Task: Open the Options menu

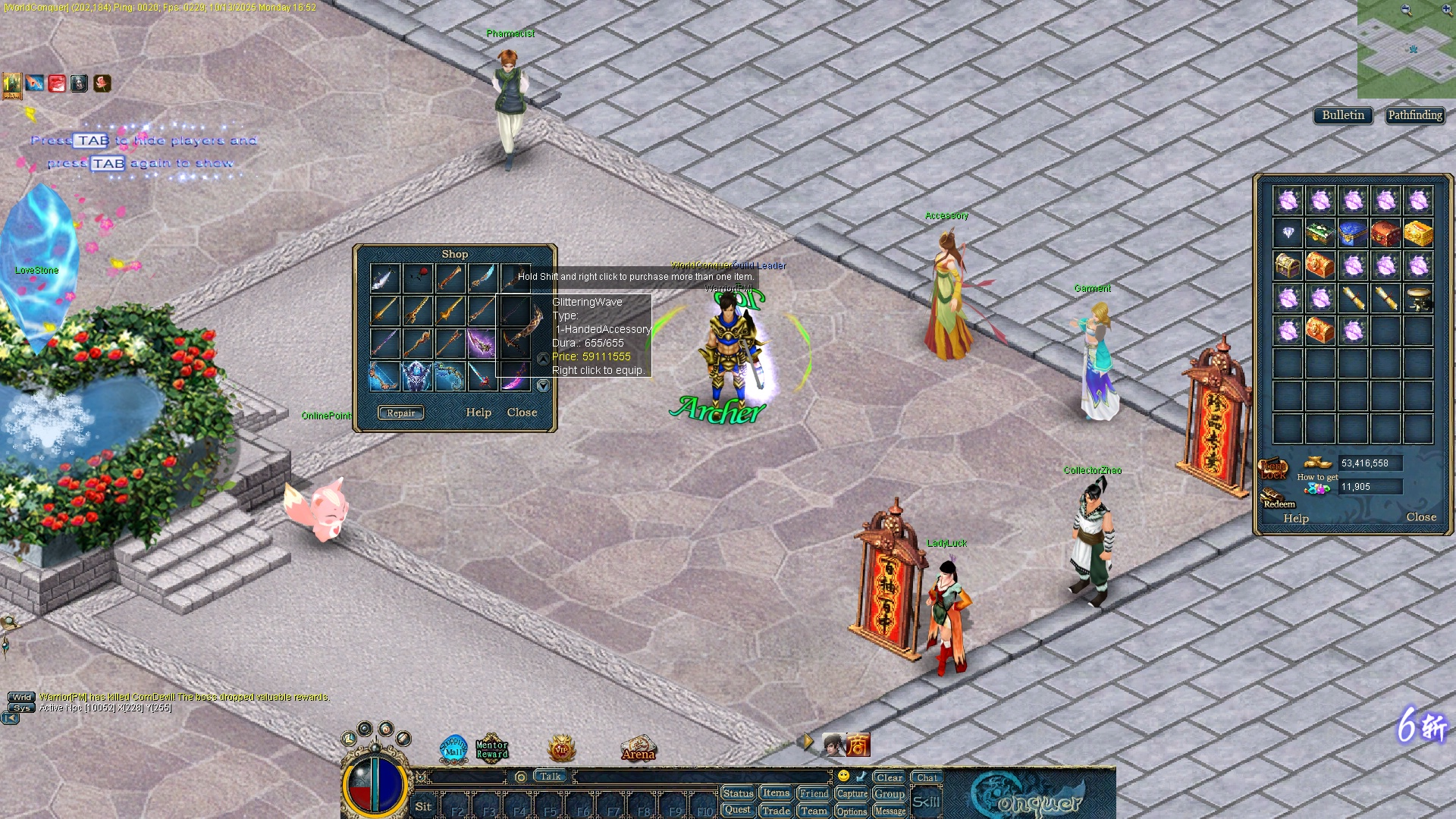Action: (852, 811)
